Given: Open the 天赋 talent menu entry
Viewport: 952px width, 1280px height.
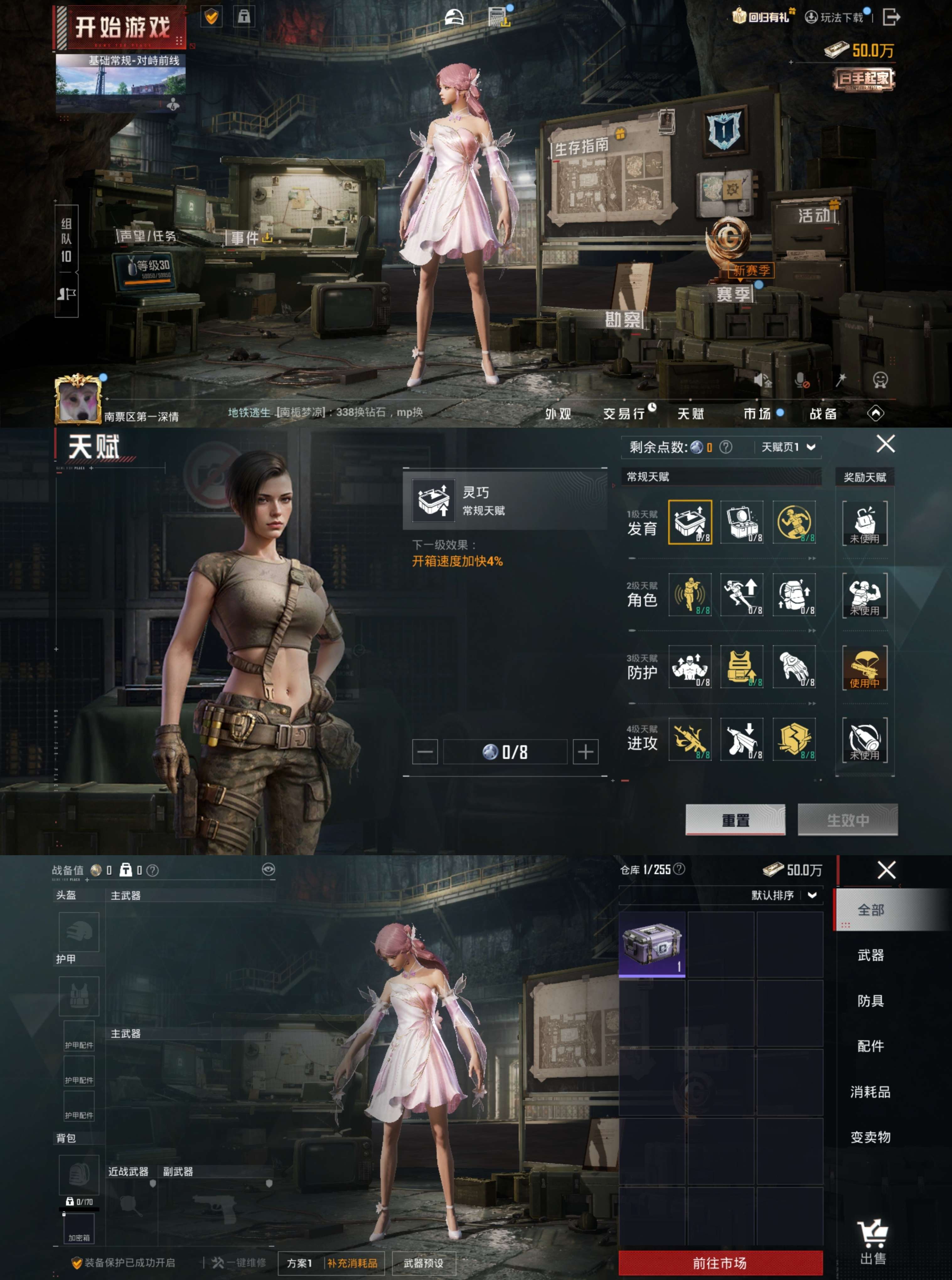Looking at the screenshot, I should tap(690, 413).
